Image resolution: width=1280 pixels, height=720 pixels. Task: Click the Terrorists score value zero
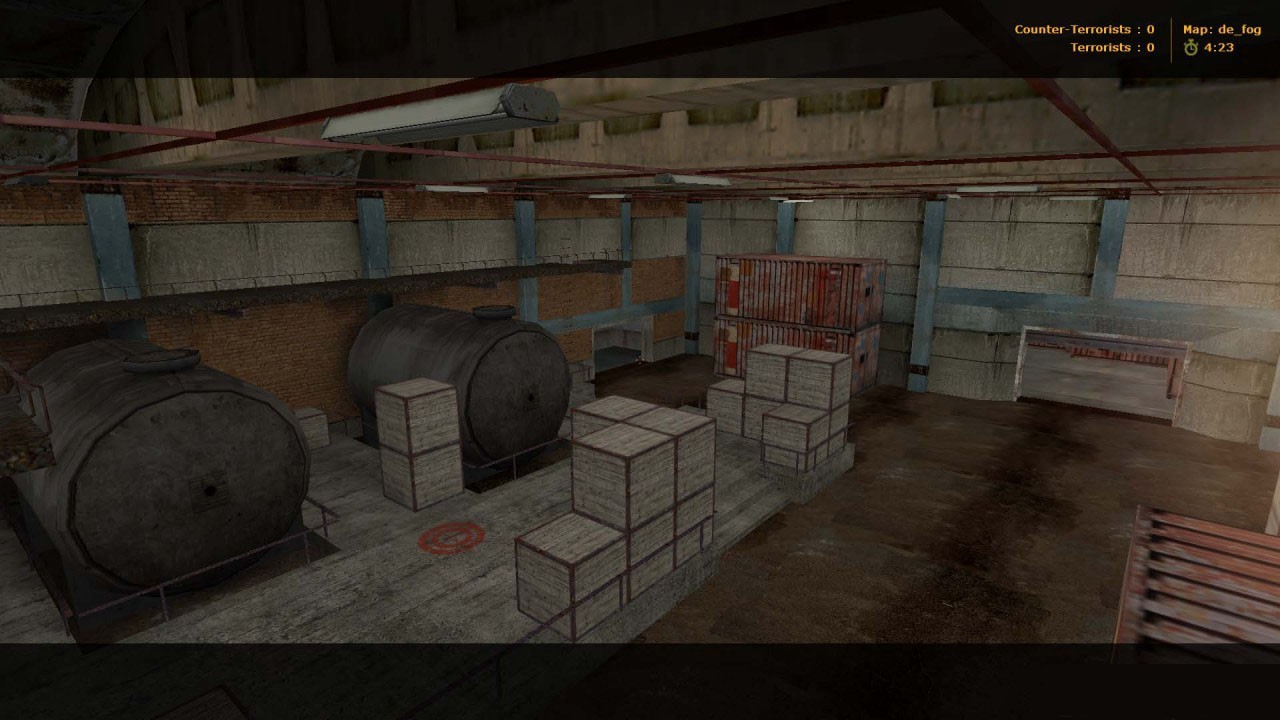pos(1151,47)
